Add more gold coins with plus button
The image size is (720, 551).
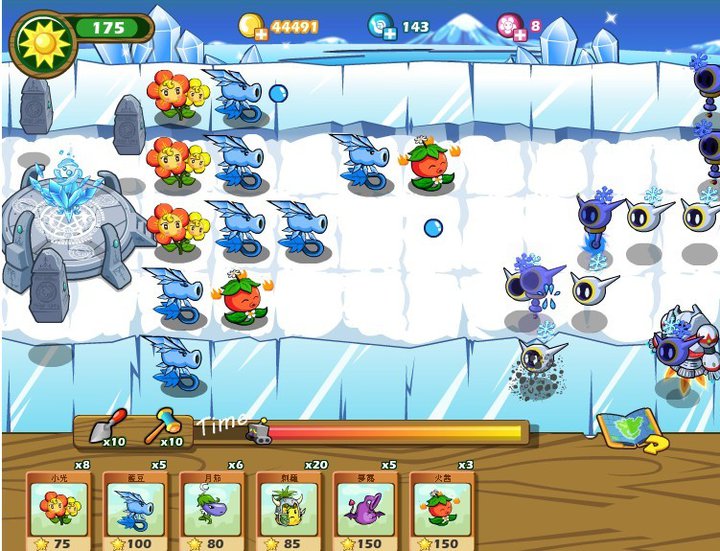(259, 34)
